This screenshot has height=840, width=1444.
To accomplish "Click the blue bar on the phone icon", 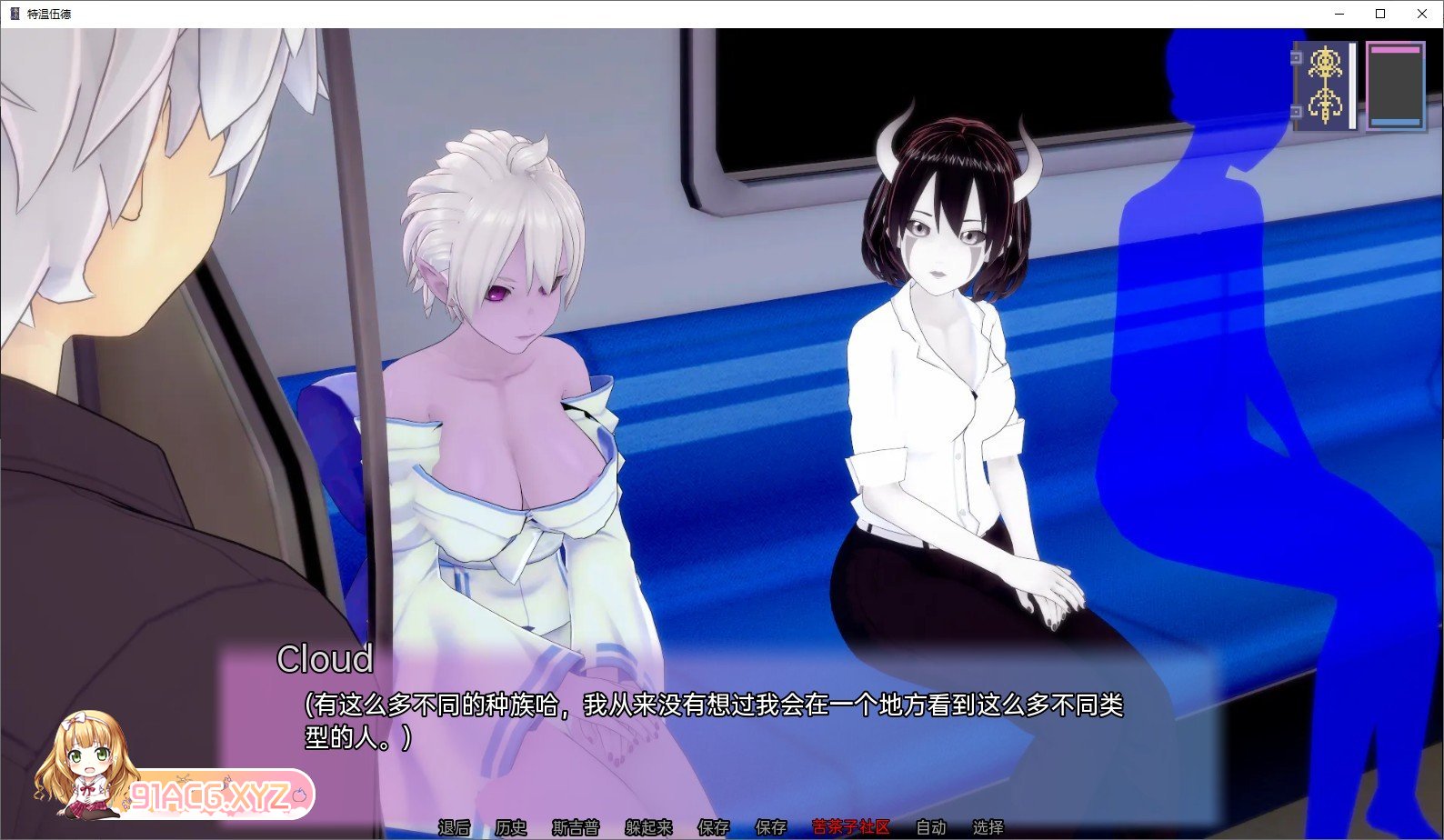I will (x=1395, y=123).
